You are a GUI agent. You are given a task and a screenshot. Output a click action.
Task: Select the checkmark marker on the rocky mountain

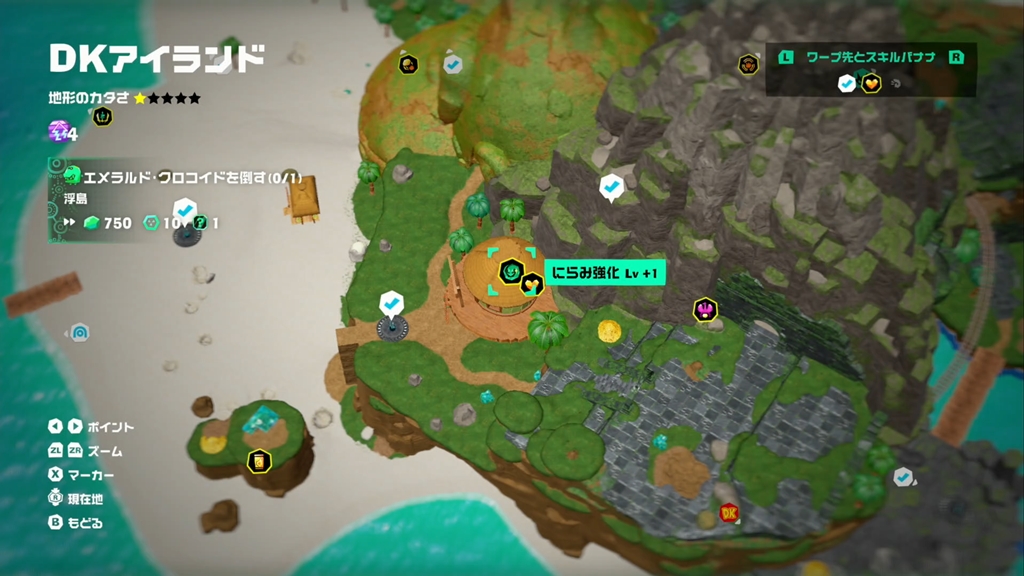[x=610, y=186]
